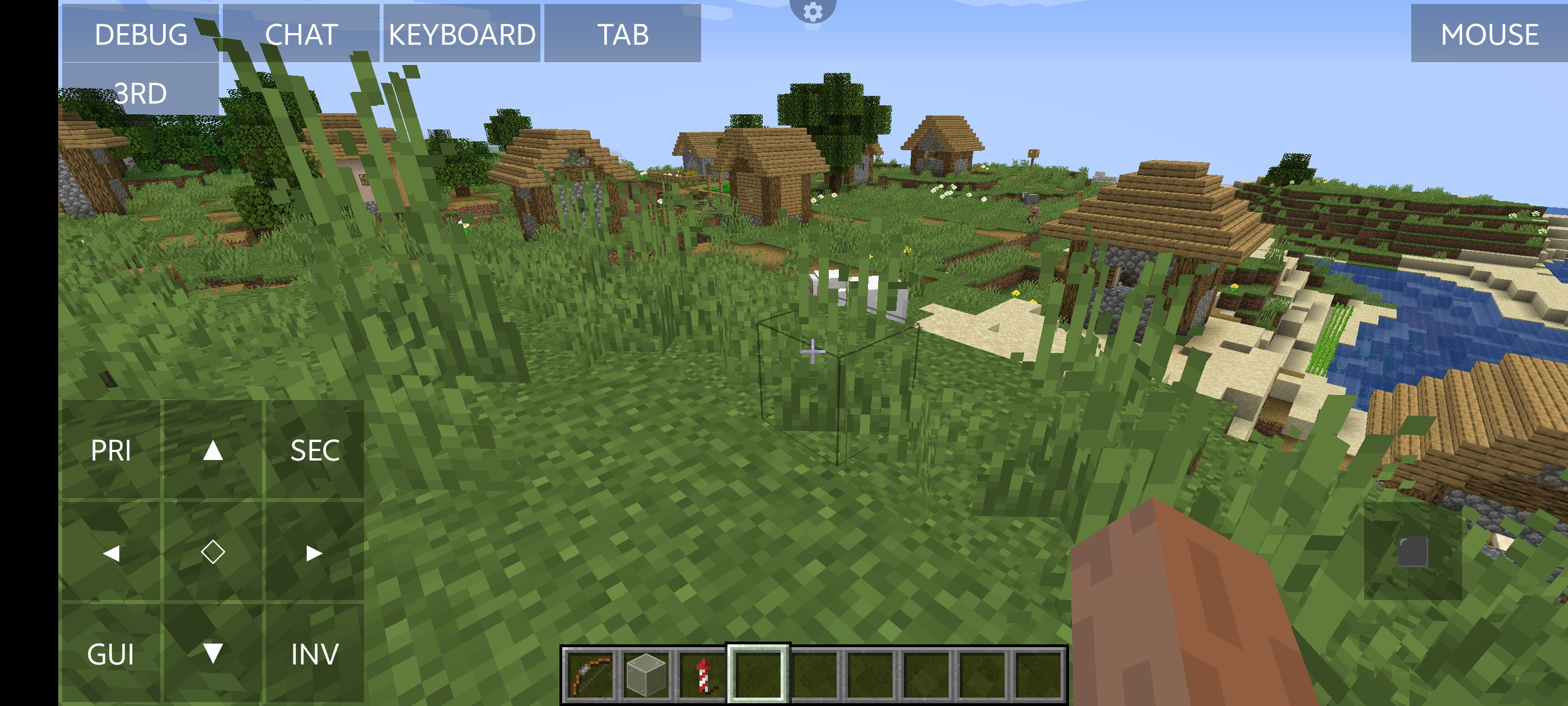Screen dimensions: 1568x706
Task: Toggle the DEBUG overlay
Action: 141,34
